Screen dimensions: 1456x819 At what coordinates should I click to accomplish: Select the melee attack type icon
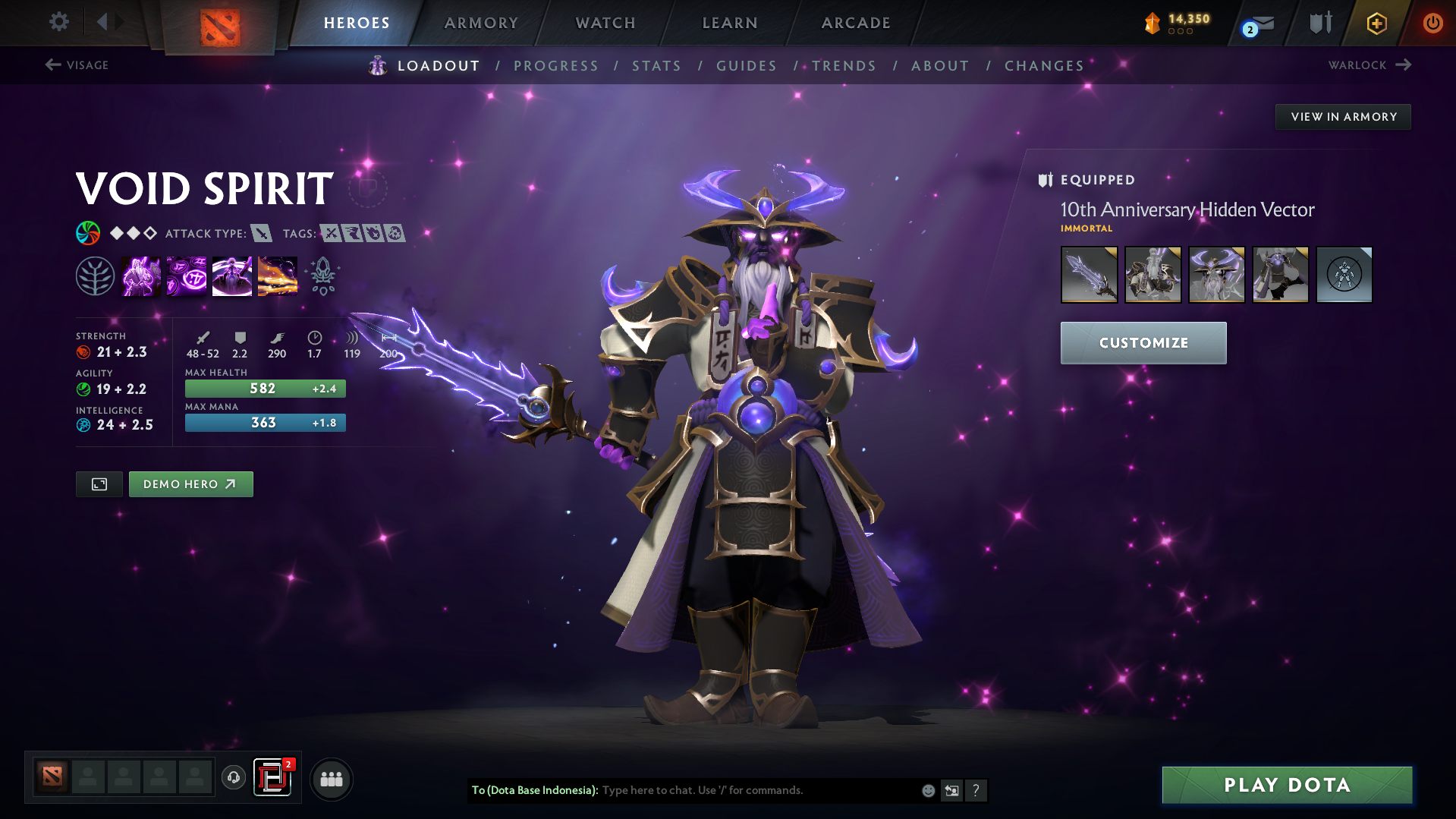[263, 233]
